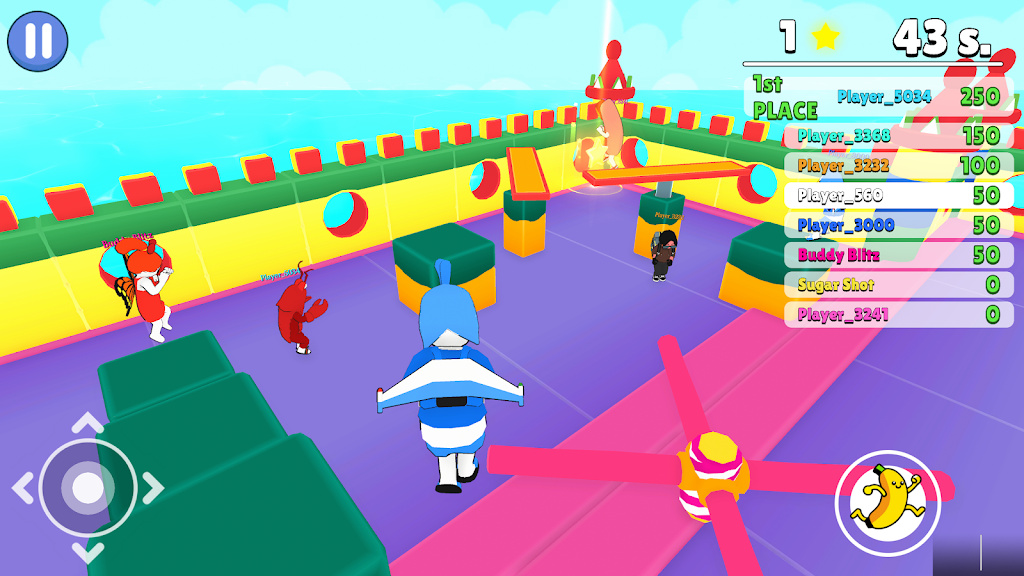Screen dimensions: 1024x576
Task: Select Player_3241 leaderboard row
Action: click(897, 315)
